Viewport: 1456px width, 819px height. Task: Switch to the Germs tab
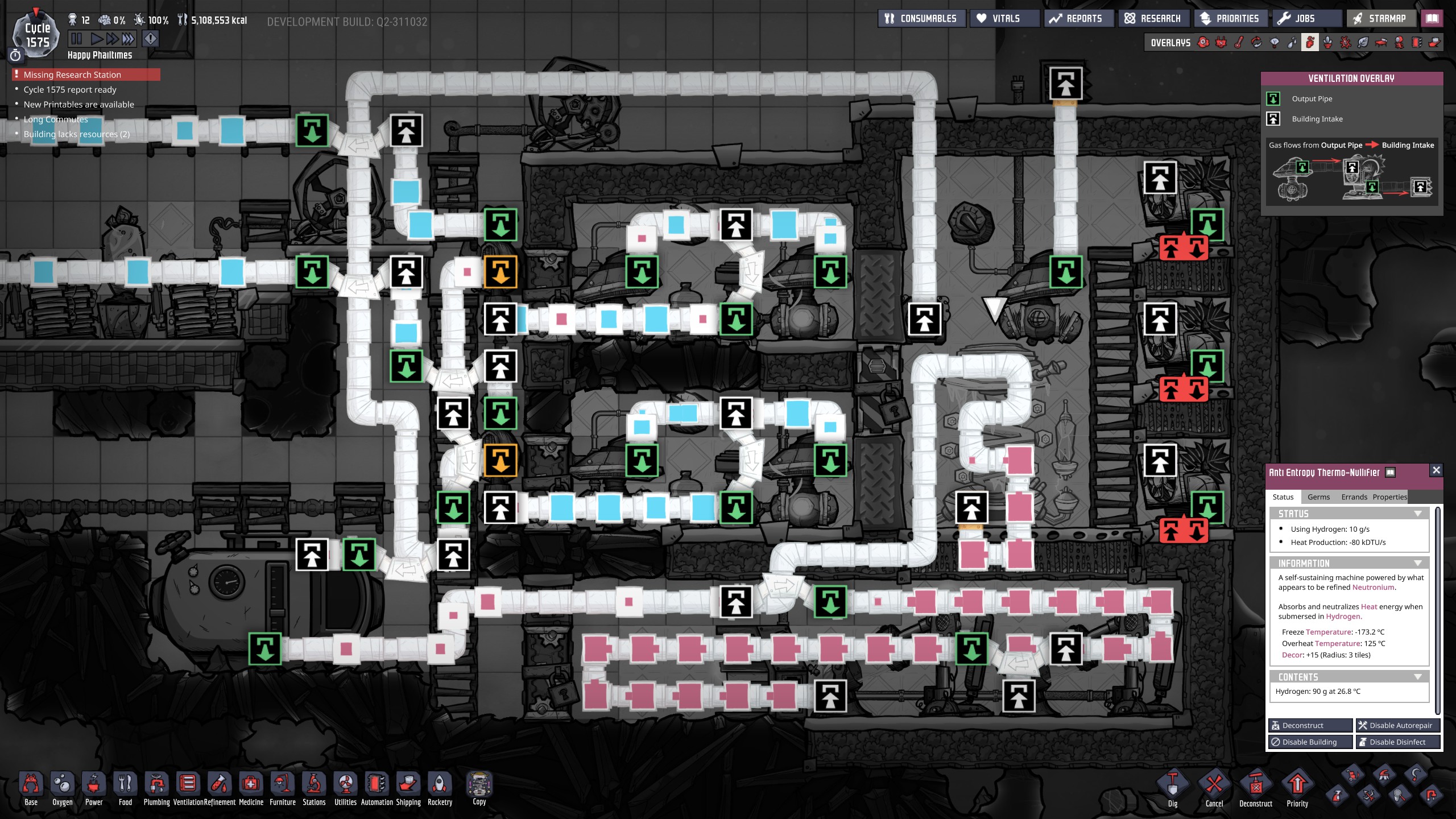(1318, 497)
